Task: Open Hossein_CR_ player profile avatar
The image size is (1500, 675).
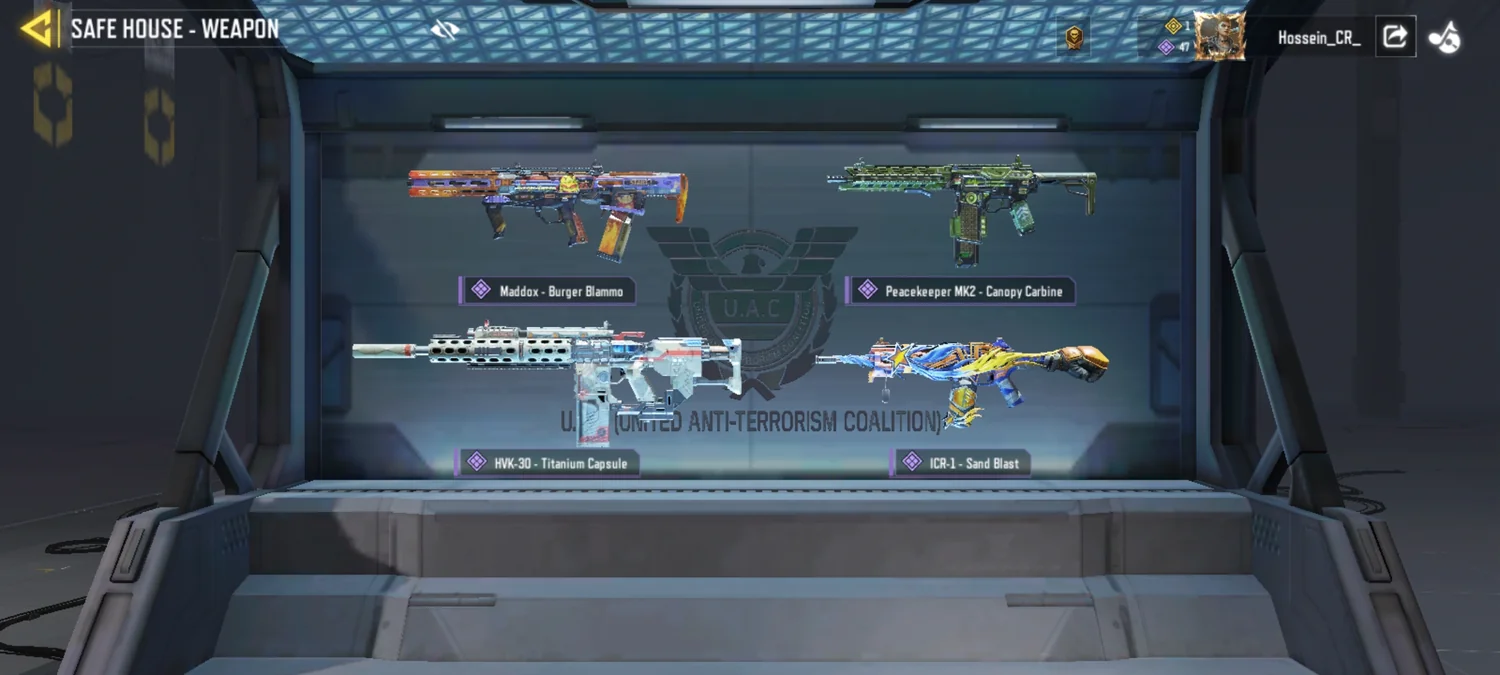Action: point(1219,37)
